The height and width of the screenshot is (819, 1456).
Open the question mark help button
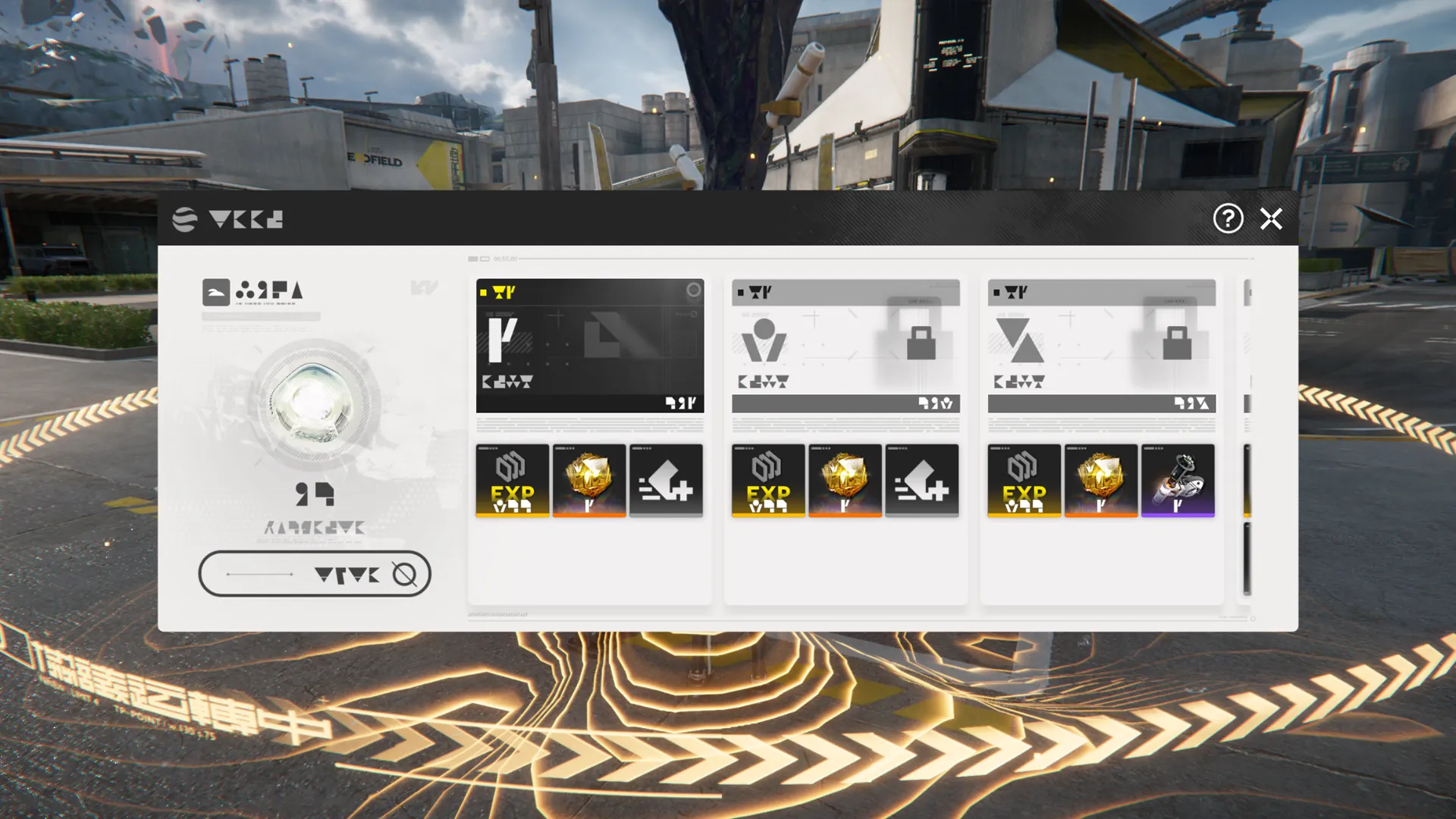(x=1228, y=219)
